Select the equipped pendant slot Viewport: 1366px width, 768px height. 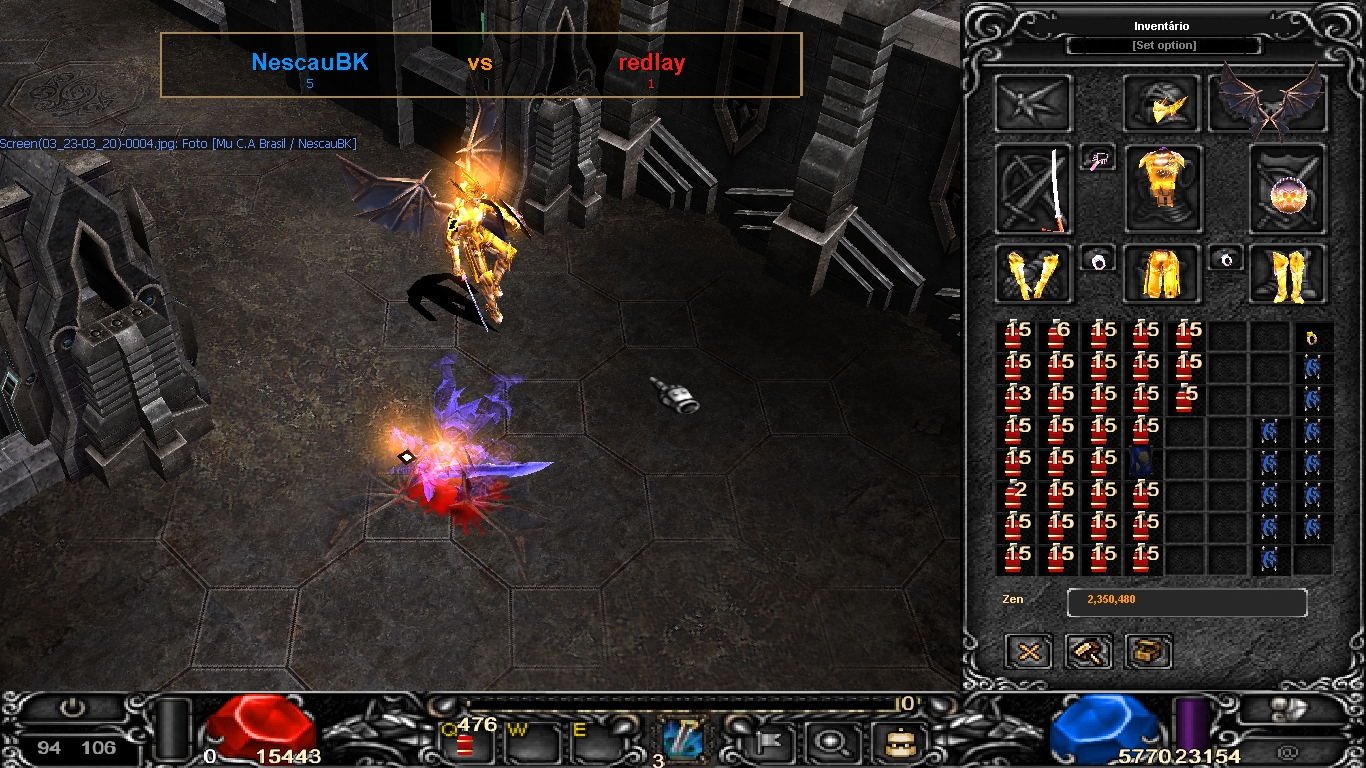[1098, 158]
